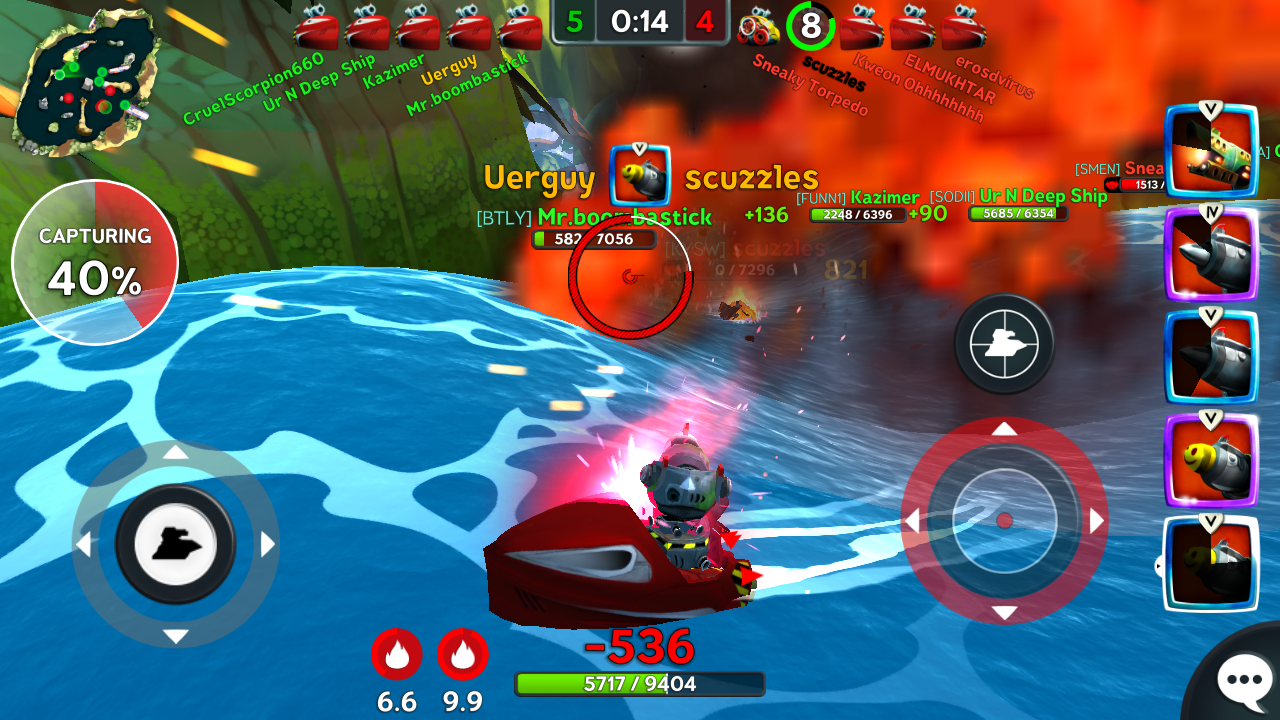This screenshot has width=1280, height=720.
Task: Select the white-framed yellow missile slot
Action: (1210, 563)
